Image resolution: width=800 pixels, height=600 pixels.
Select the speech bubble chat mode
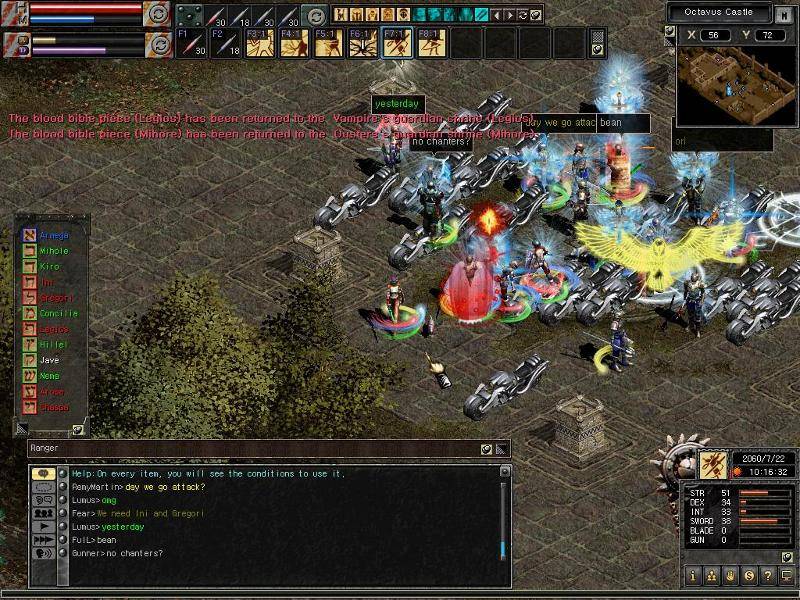point(43,474)
